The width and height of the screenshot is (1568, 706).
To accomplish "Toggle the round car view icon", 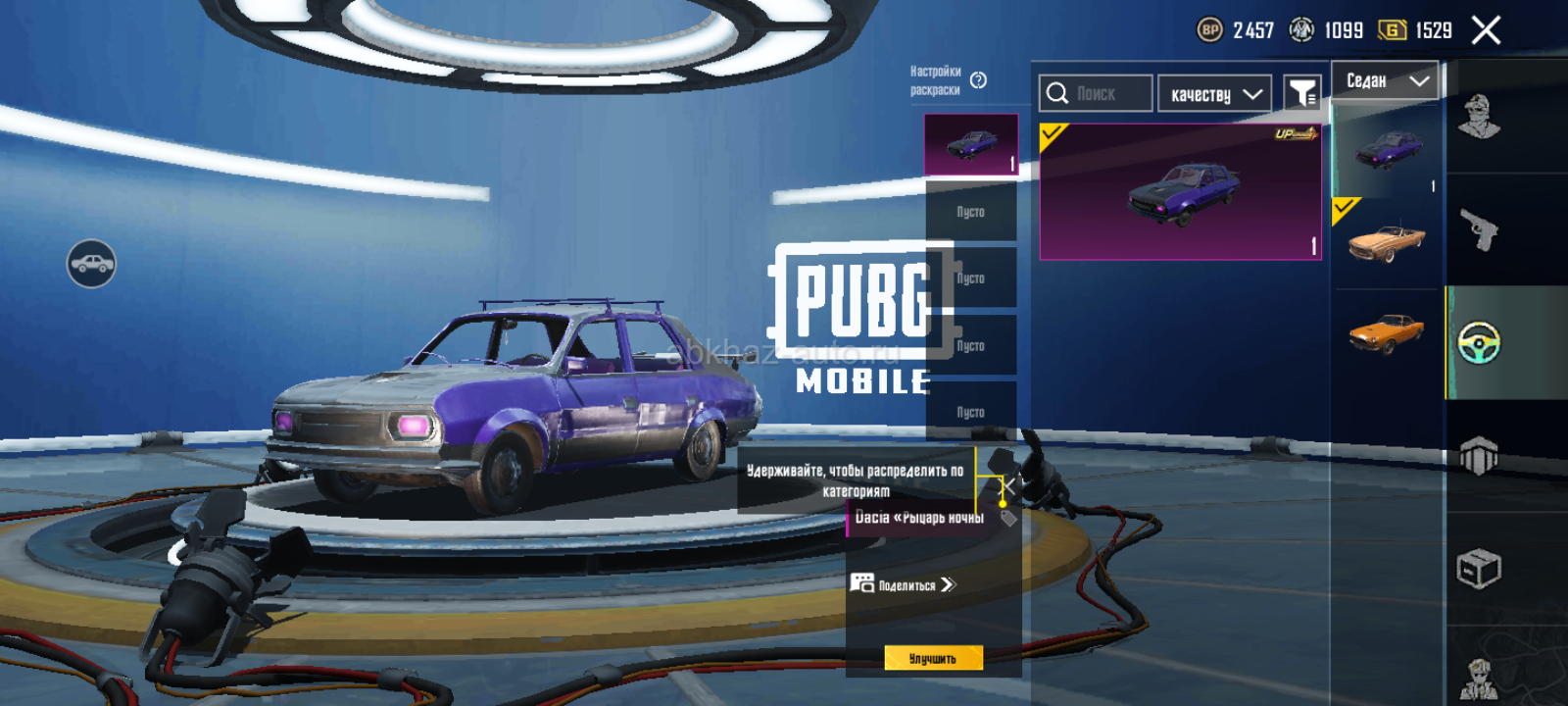I will 91,264.
